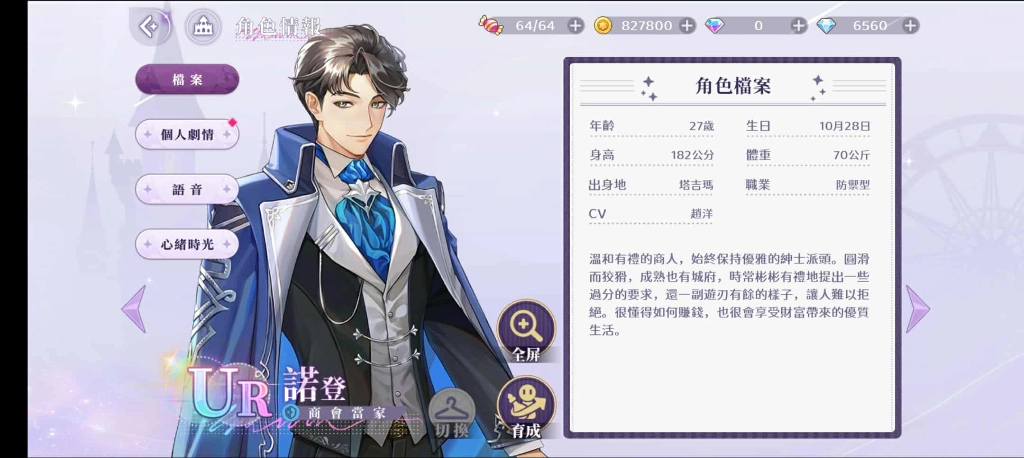Switch to the 語音 voice tab
The width and height of the screenshot is (1024, 458).
click(x=187, y=189)
